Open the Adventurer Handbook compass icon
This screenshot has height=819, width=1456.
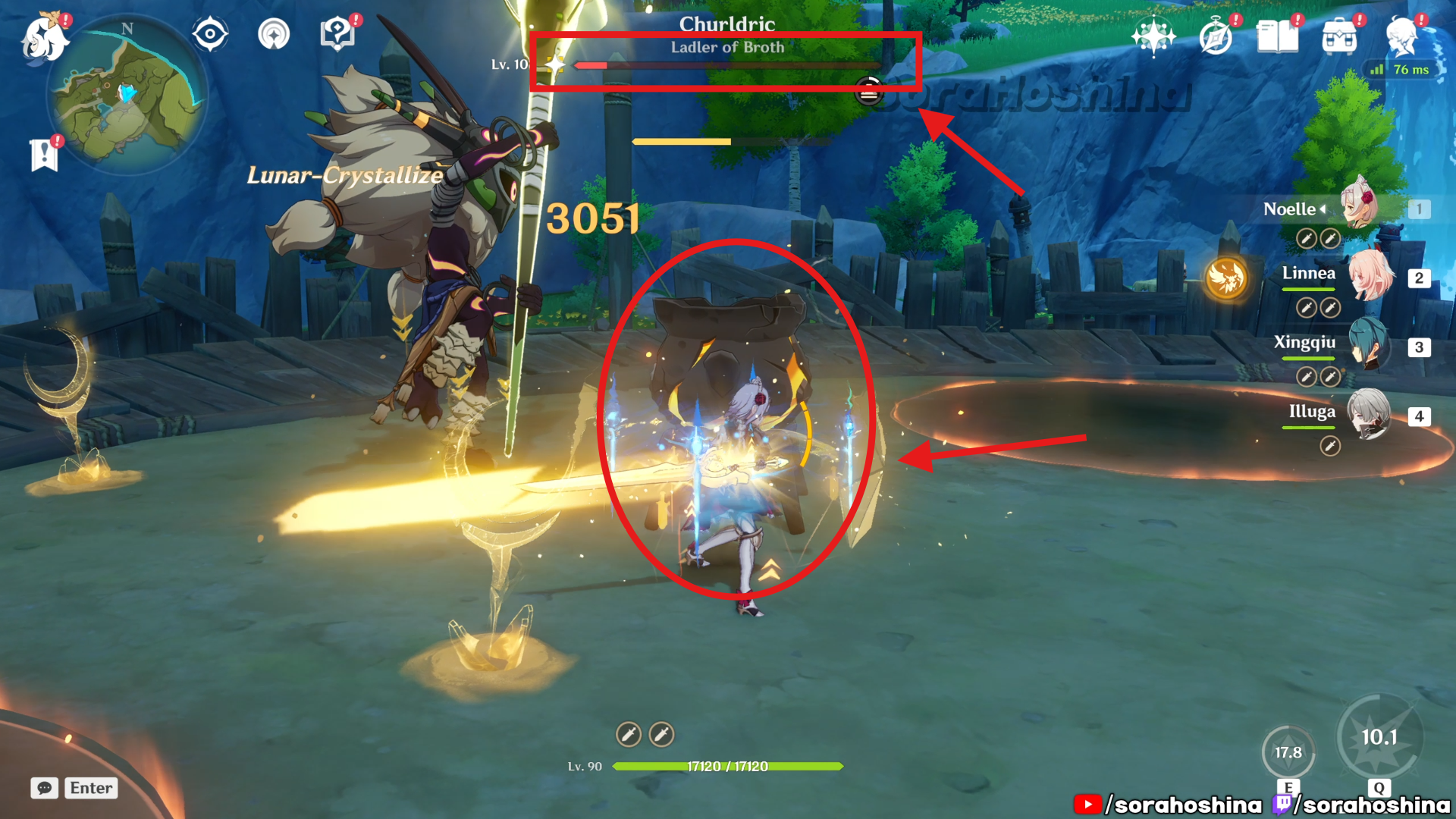[1216, 36]
